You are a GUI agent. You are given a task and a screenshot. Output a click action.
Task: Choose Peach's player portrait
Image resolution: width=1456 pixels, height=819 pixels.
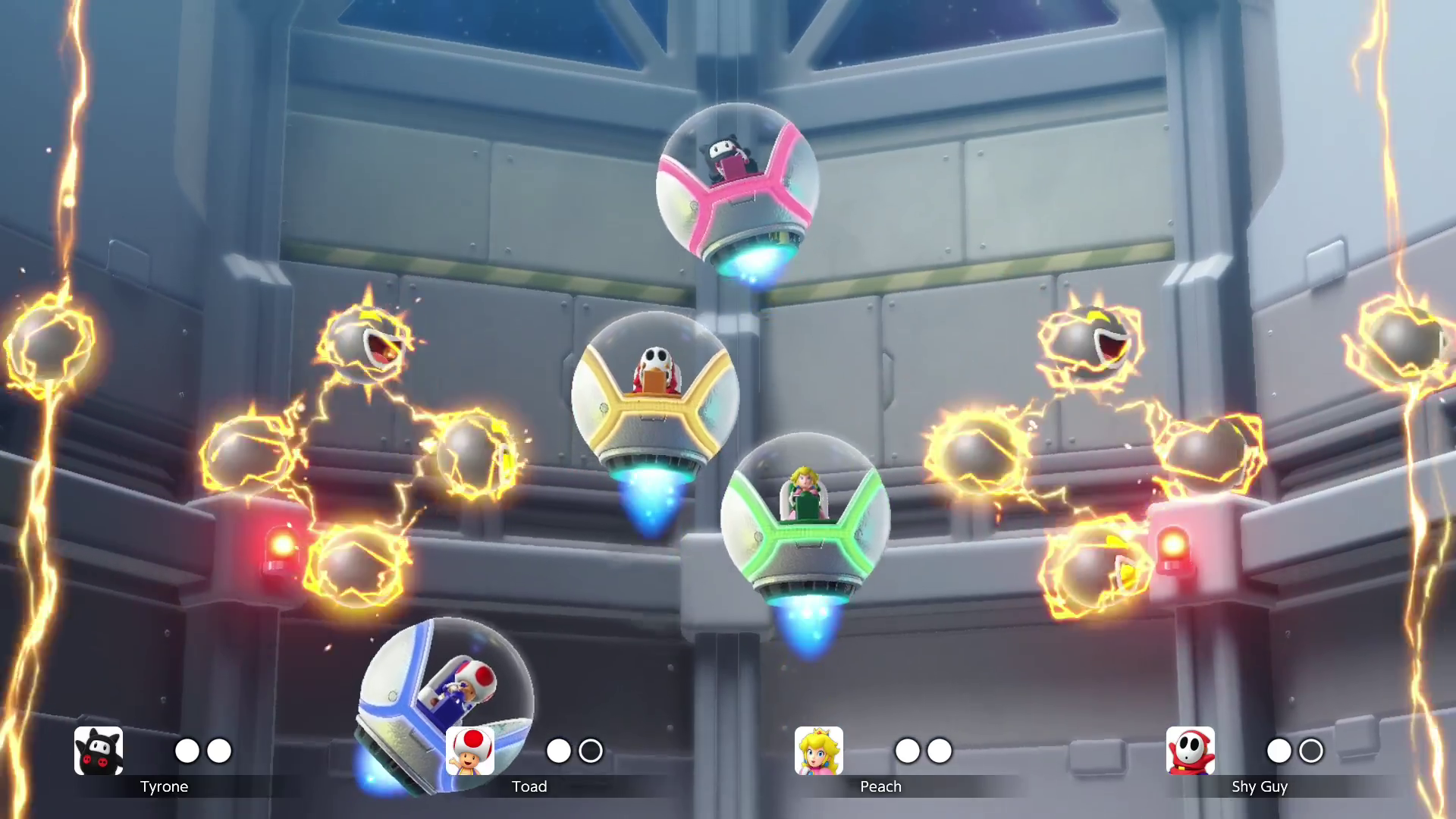tap(818, 751)
